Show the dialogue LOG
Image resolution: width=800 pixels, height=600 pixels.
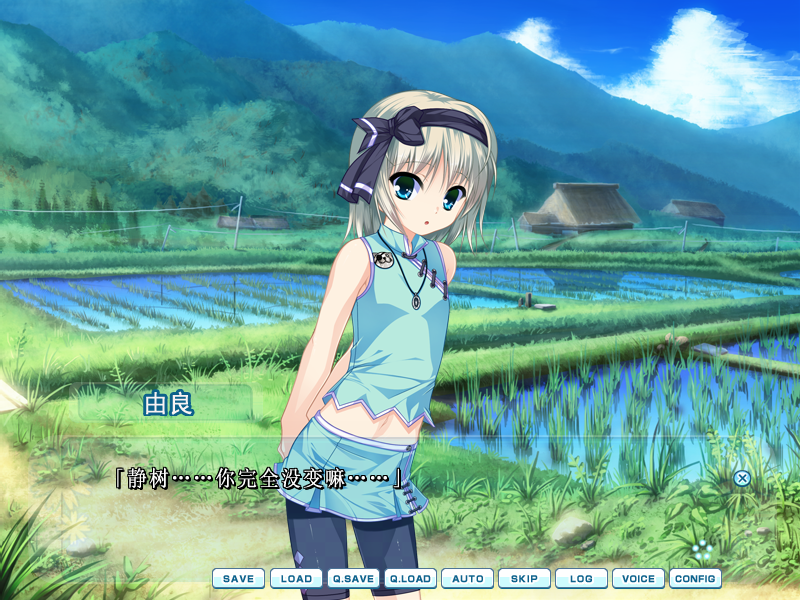click(x=581, y=578)
